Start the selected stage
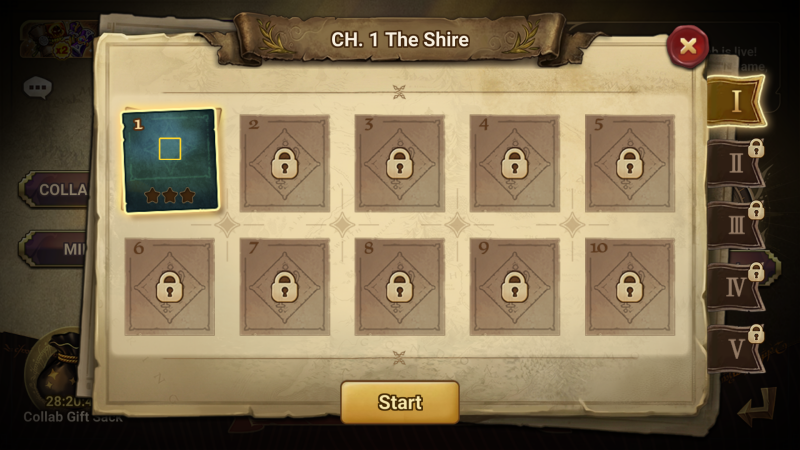Screen dimensions: 800x450 399,402
